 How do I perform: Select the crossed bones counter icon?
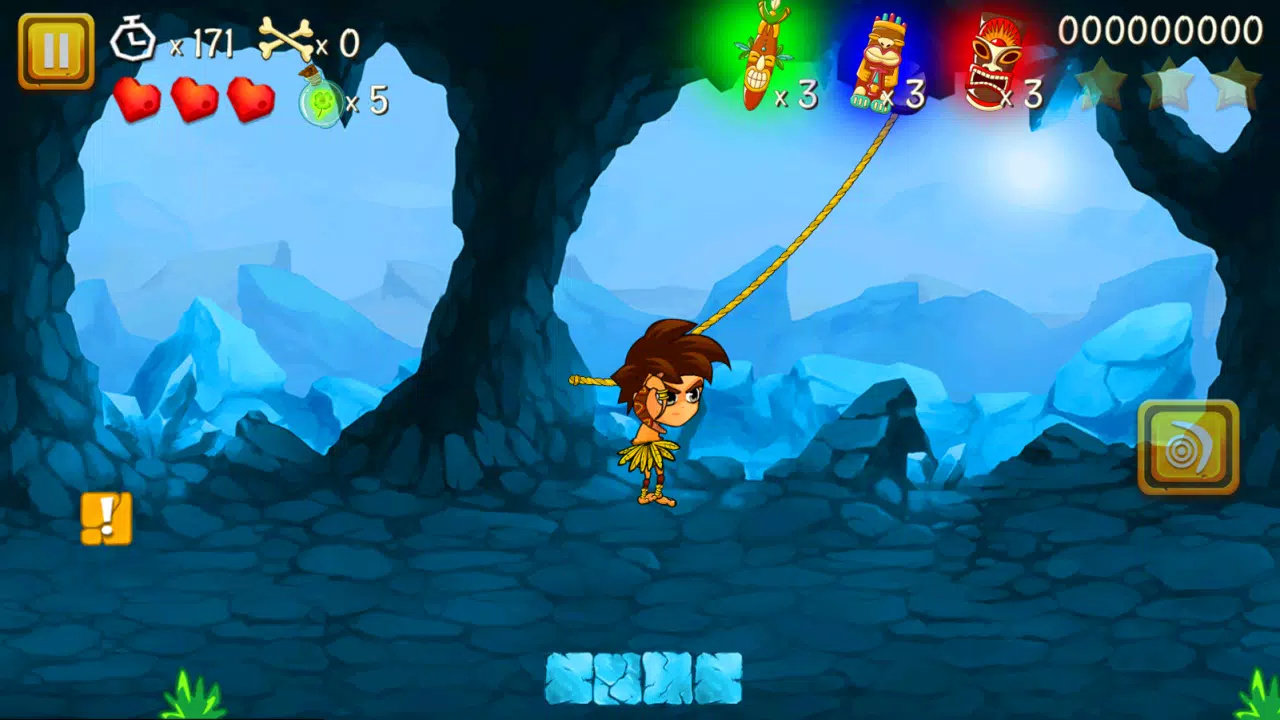click(287, 38)
